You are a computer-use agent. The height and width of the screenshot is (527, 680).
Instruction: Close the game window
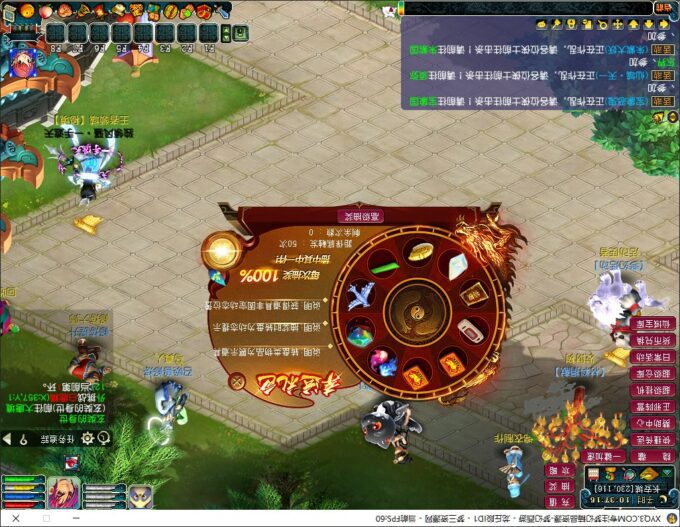tap(17, 518)
